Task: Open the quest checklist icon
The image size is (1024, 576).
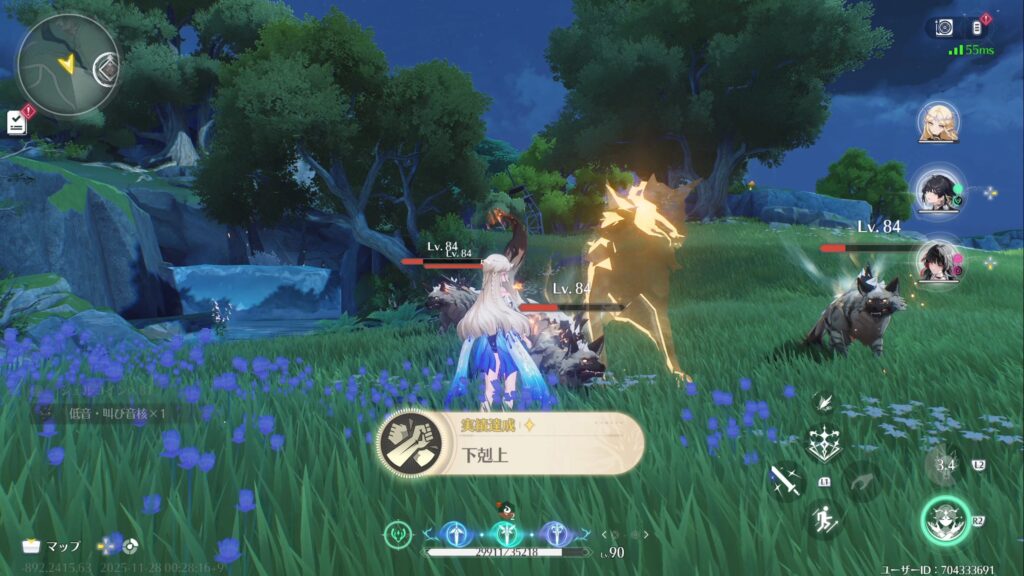Action: [17, 122]
